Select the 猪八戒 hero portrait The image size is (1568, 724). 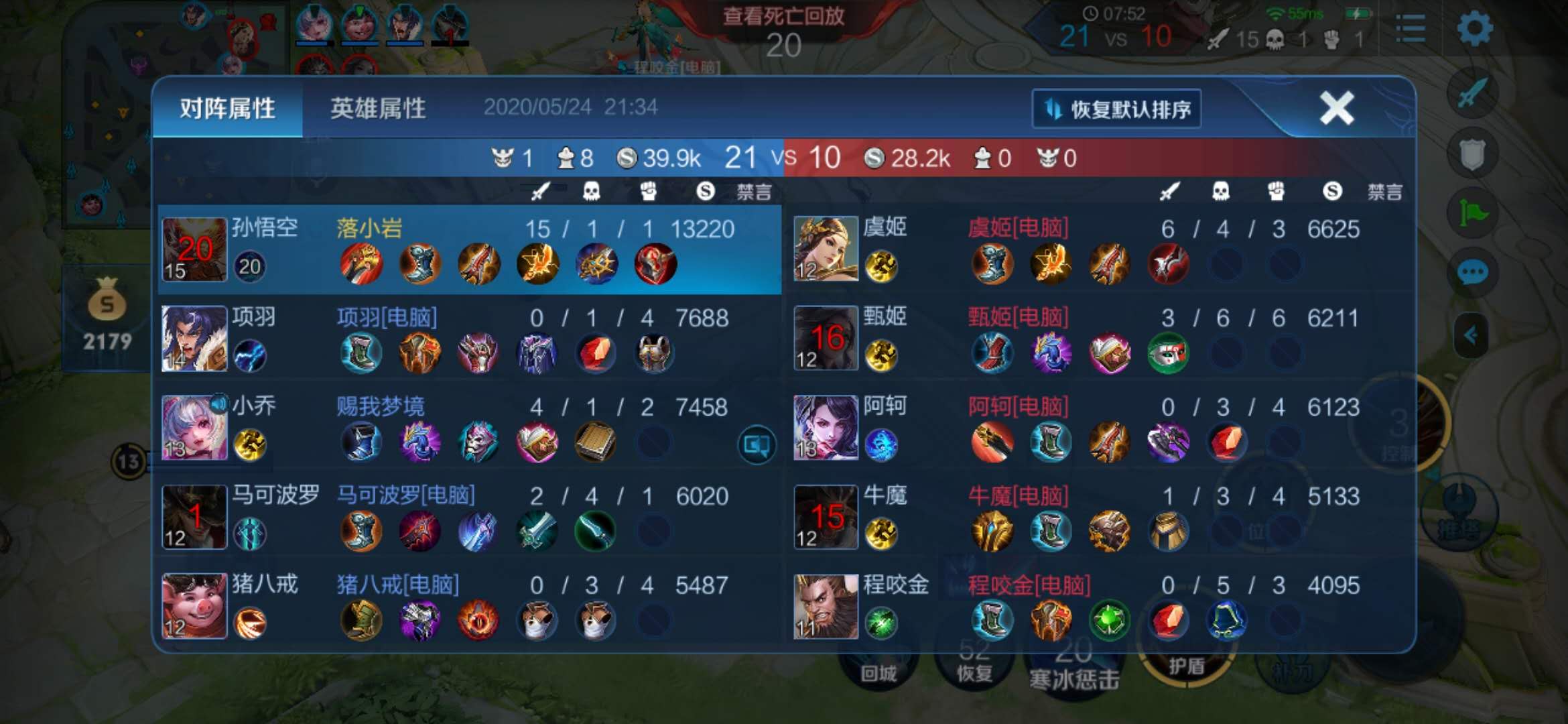[194, 606]
